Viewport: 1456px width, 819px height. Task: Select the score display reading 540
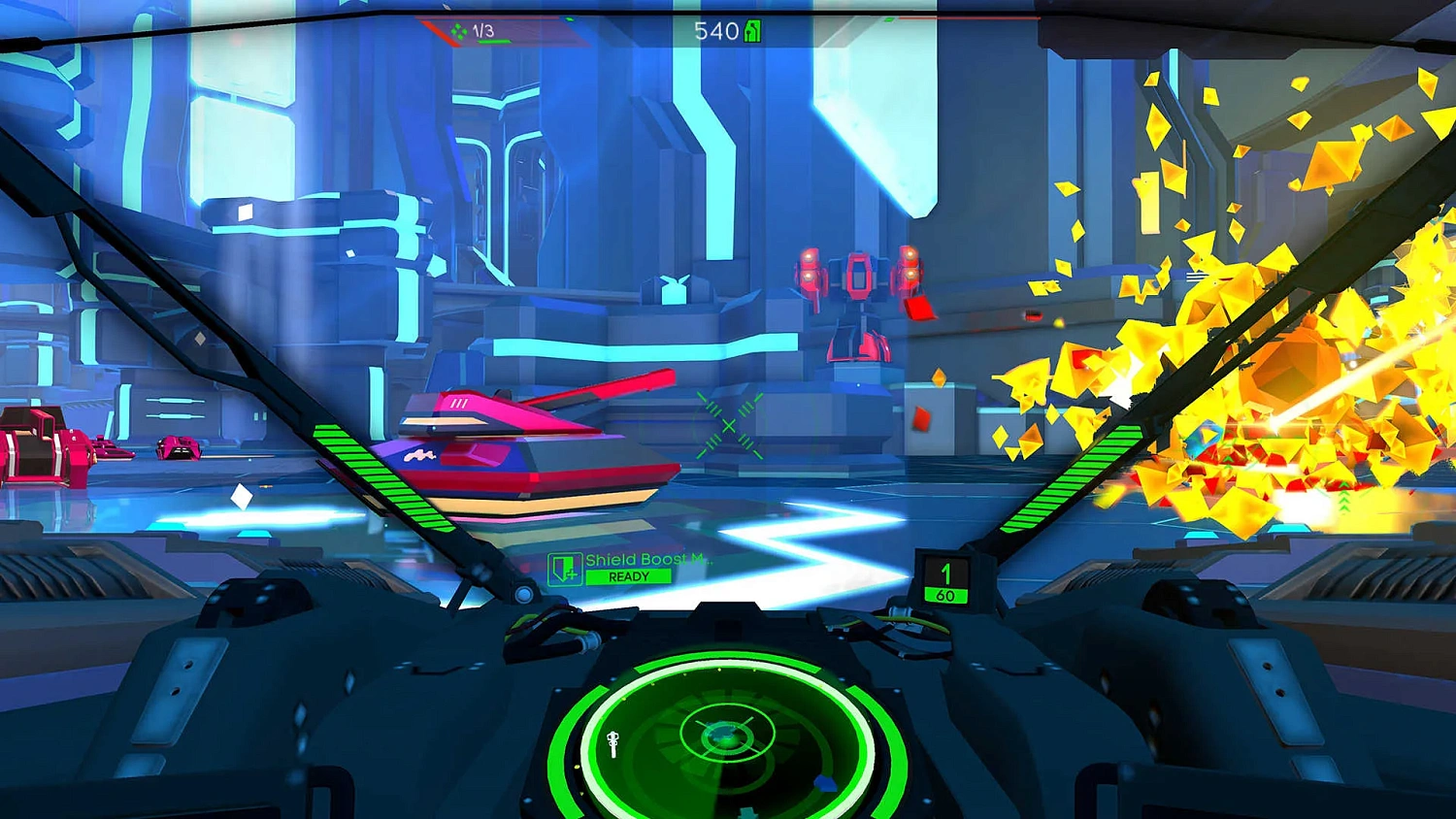715,30
